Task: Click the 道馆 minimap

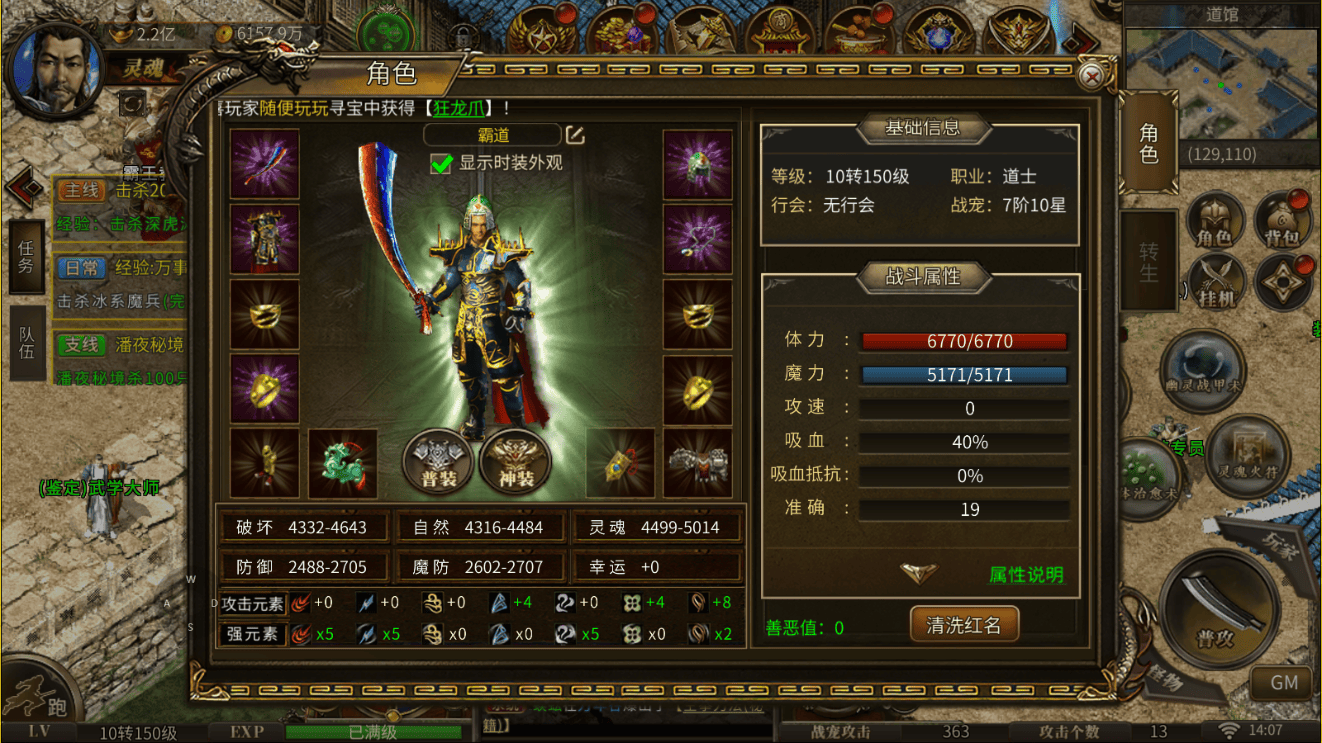Action: click(x=1221, y=80)
